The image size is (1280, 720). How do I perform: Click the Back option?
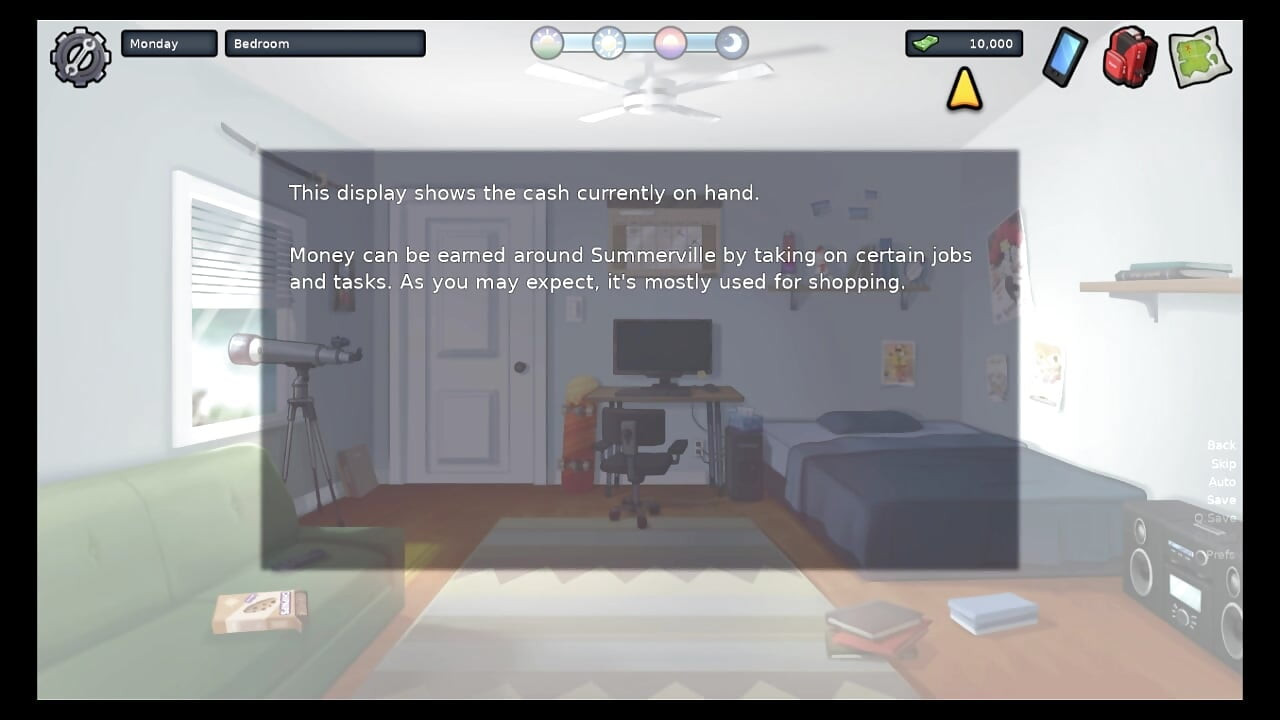(x=1221, y=444)
